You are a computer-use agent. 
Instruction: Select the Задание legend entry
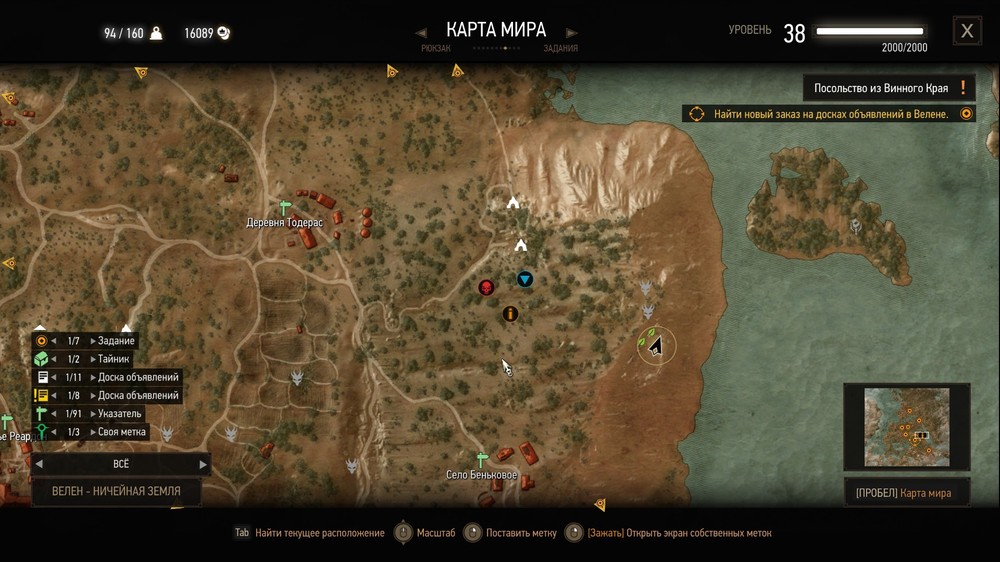coord(116,341)
